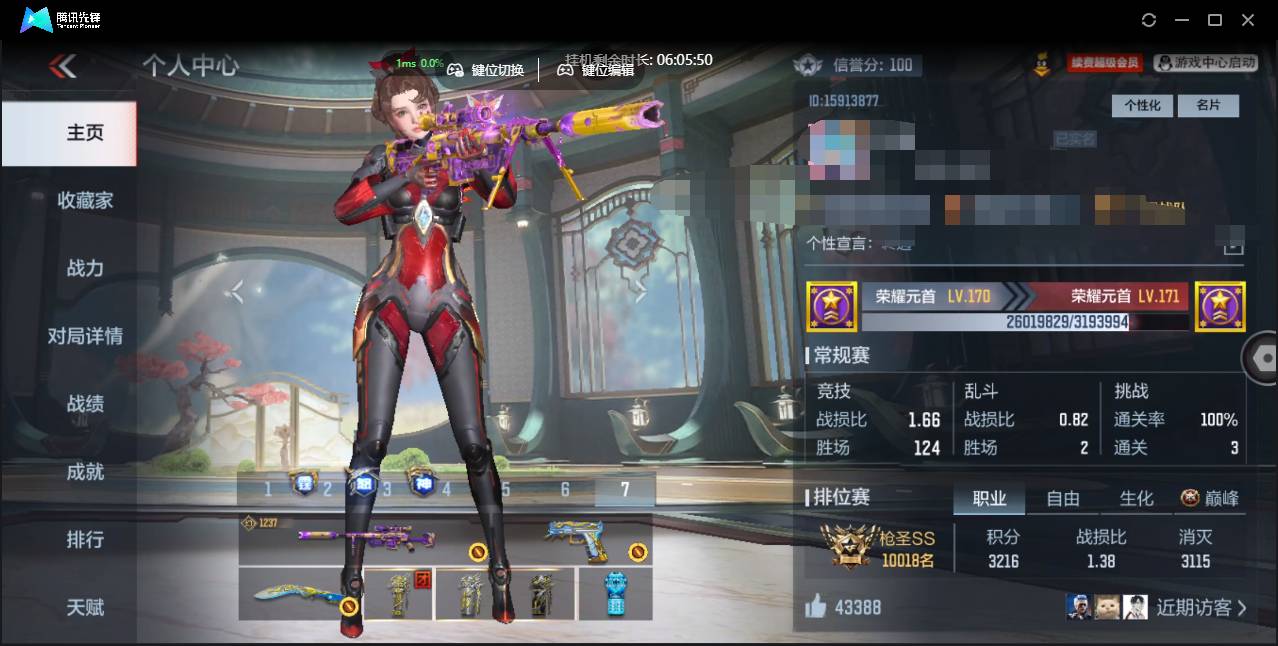The image size is (1278, 646).
Task: View the 排行 ranking page
Action: coord(85,540)
